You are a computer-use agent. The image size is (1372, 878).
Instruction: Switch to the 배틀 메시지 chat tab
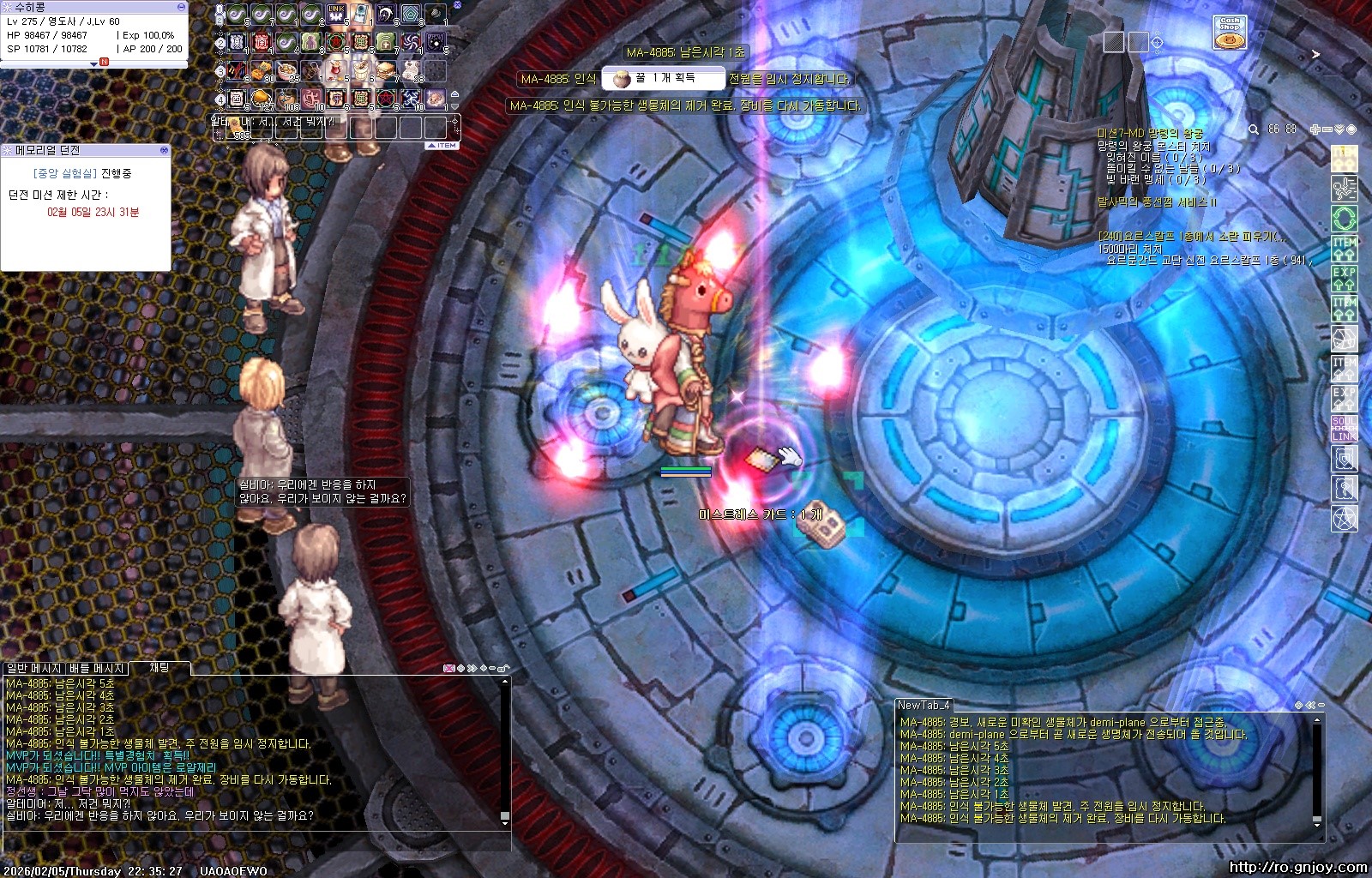pos(97,668)
